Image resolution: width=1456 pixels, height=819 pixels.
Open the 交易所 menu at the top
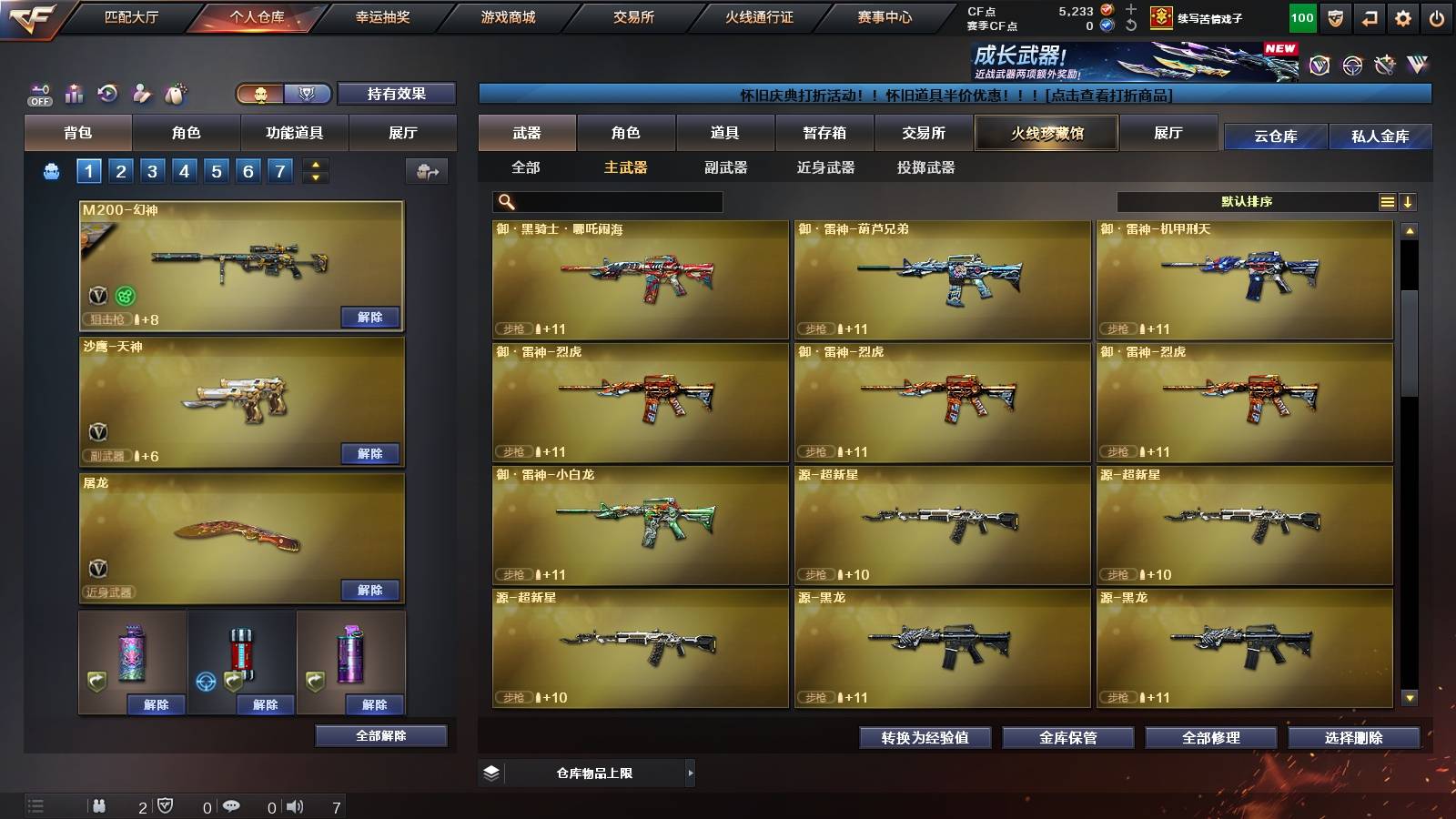[x=632, y=16]
